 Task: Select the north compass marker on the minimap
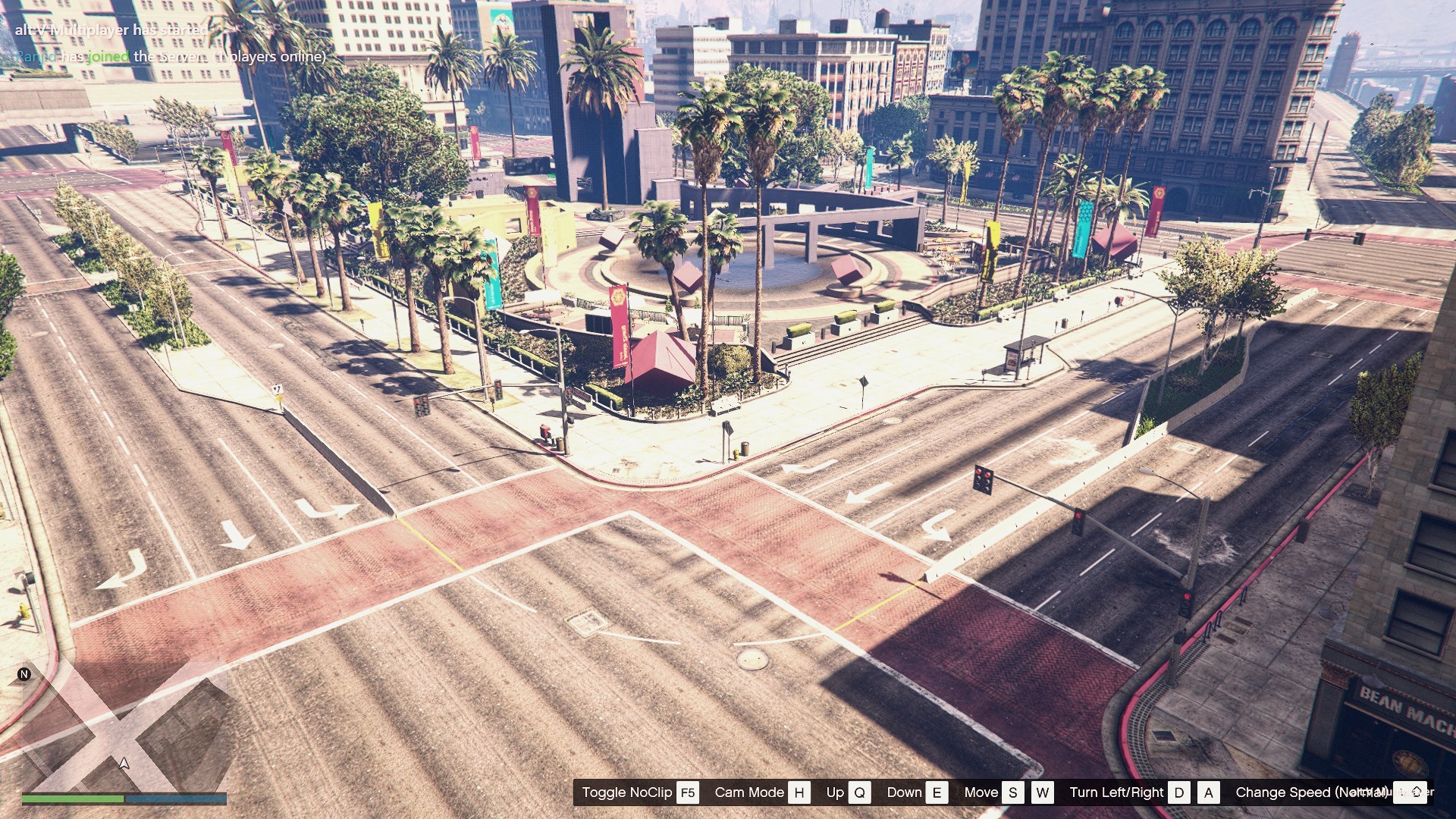pyautogui.click(x=24, y=674)
